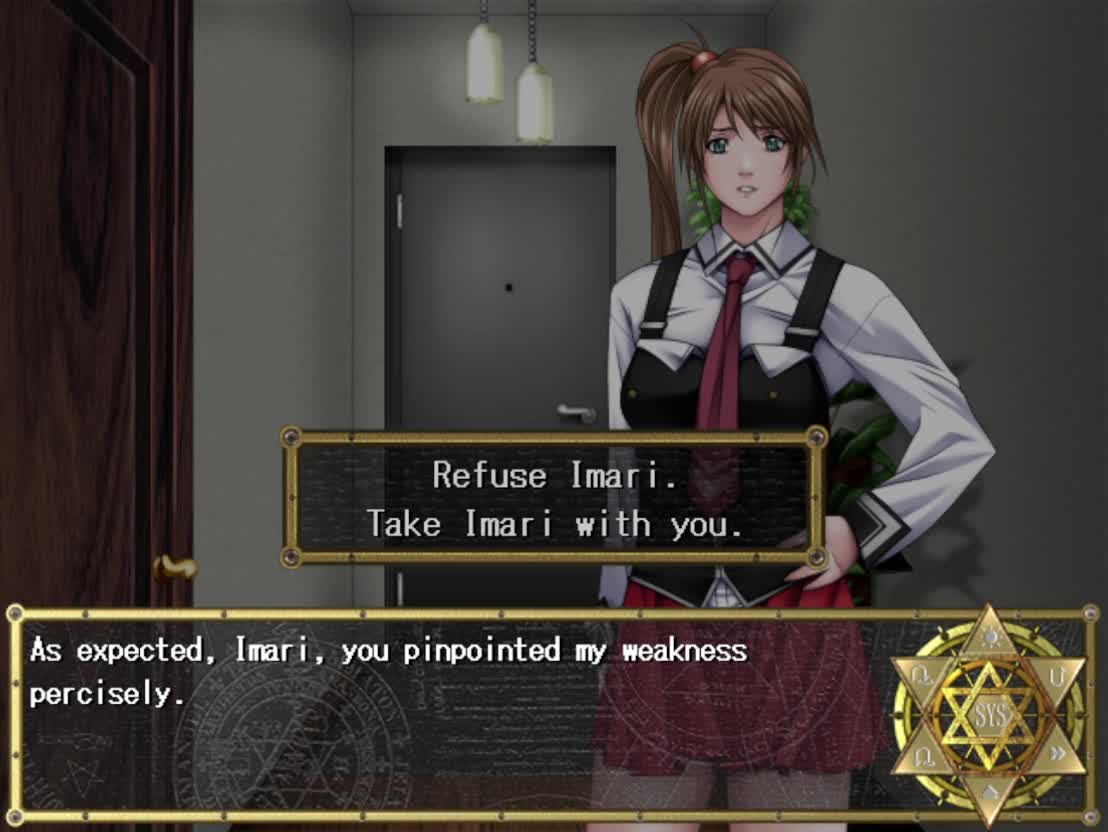
Task: Click the lower-left omega symbol icon
Action: pos(921,755)
